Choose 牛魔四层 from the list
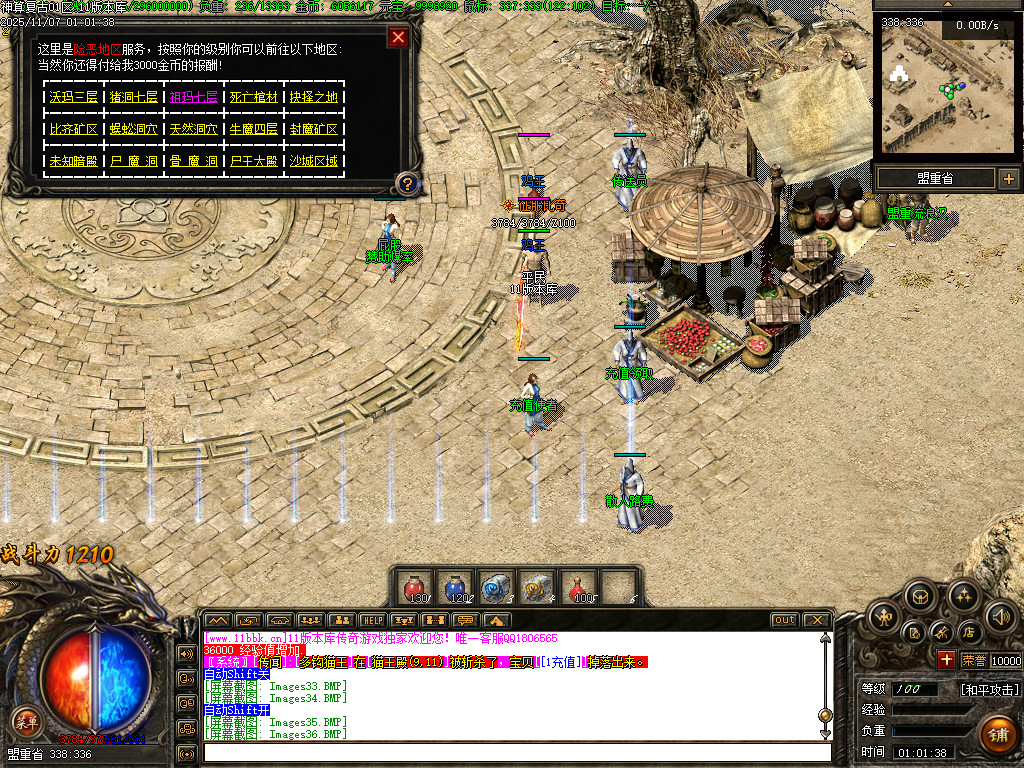This screenshot has height=768, width=1024. tap(253, 129)
